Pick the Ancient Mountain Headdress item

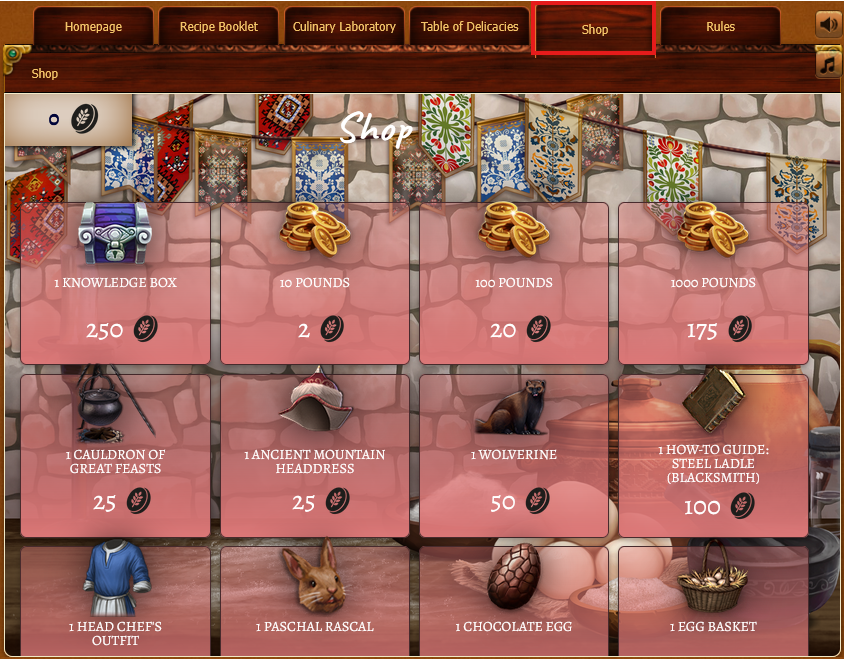(314, 456)
